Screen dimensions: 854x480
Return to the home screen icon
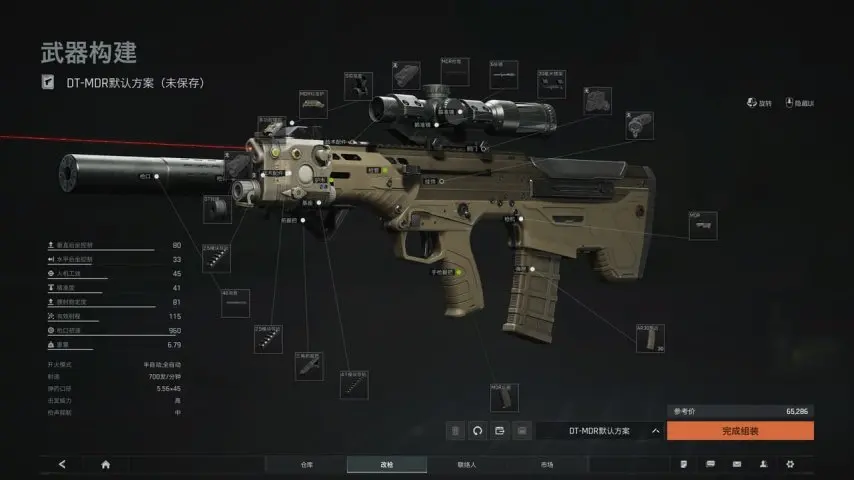[x=105, y=465]
